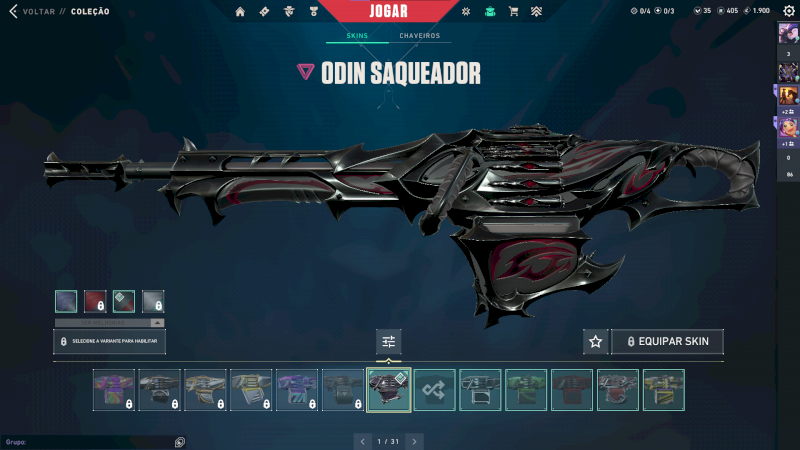
Task: Choose the red locked color variant
Action: click(95, 300)
